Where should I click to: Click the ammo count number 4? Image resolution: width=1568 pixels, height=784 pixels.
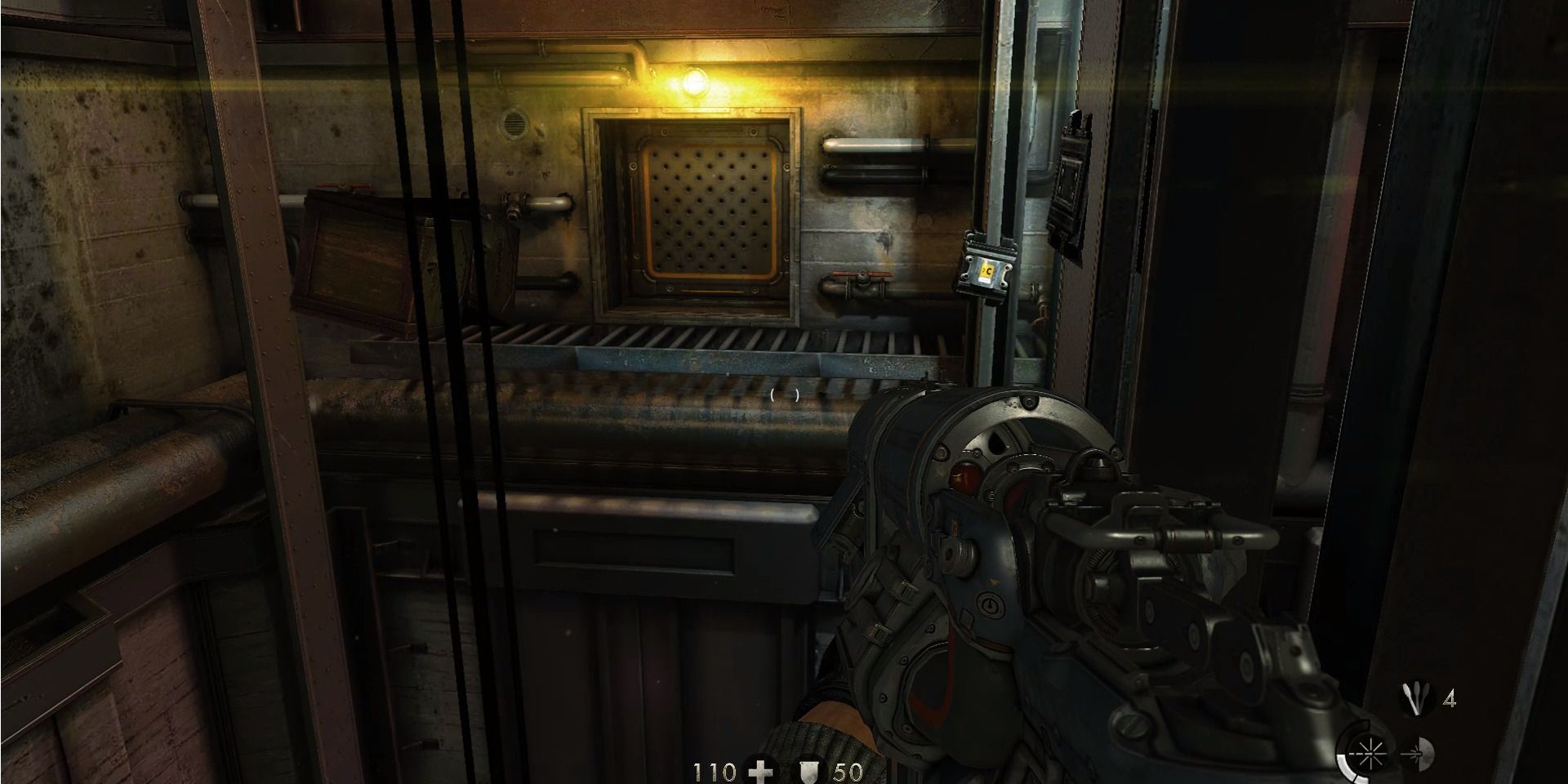(1450, 698)
